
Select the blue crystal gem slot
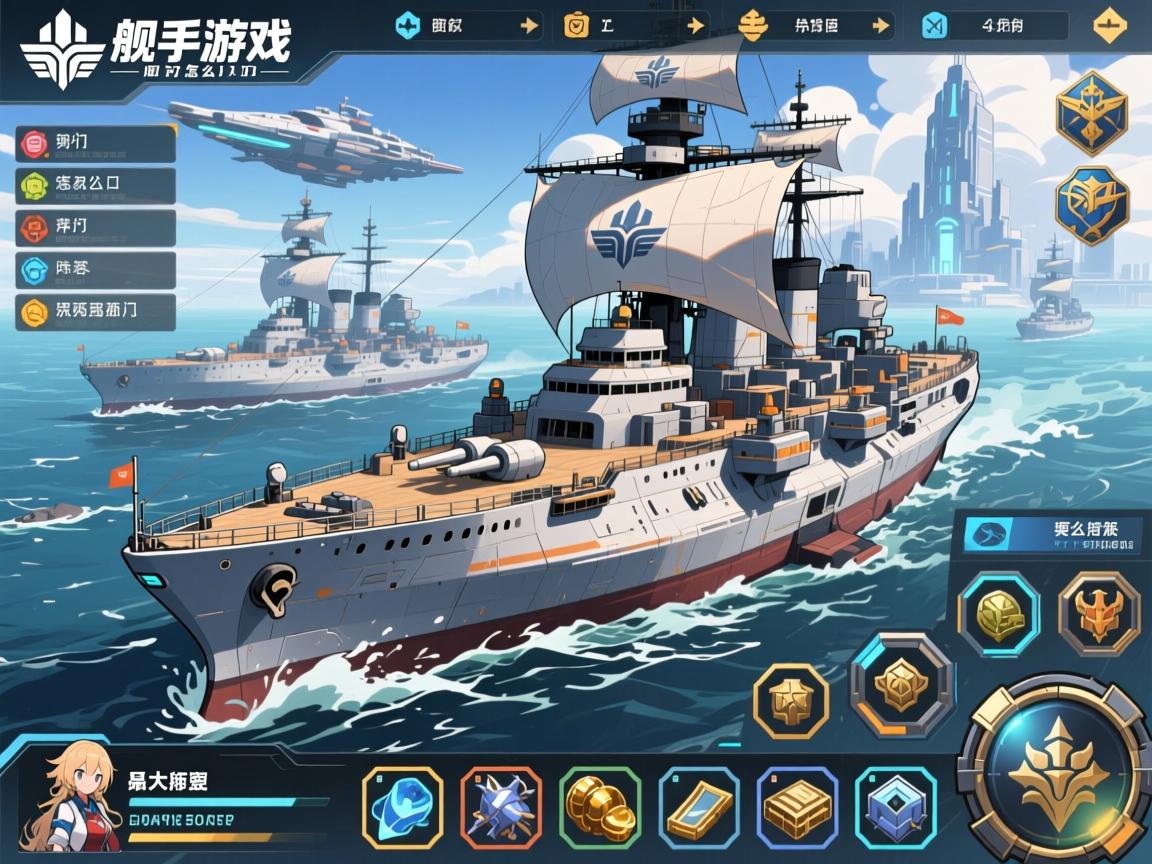click(x=402, y=807)
